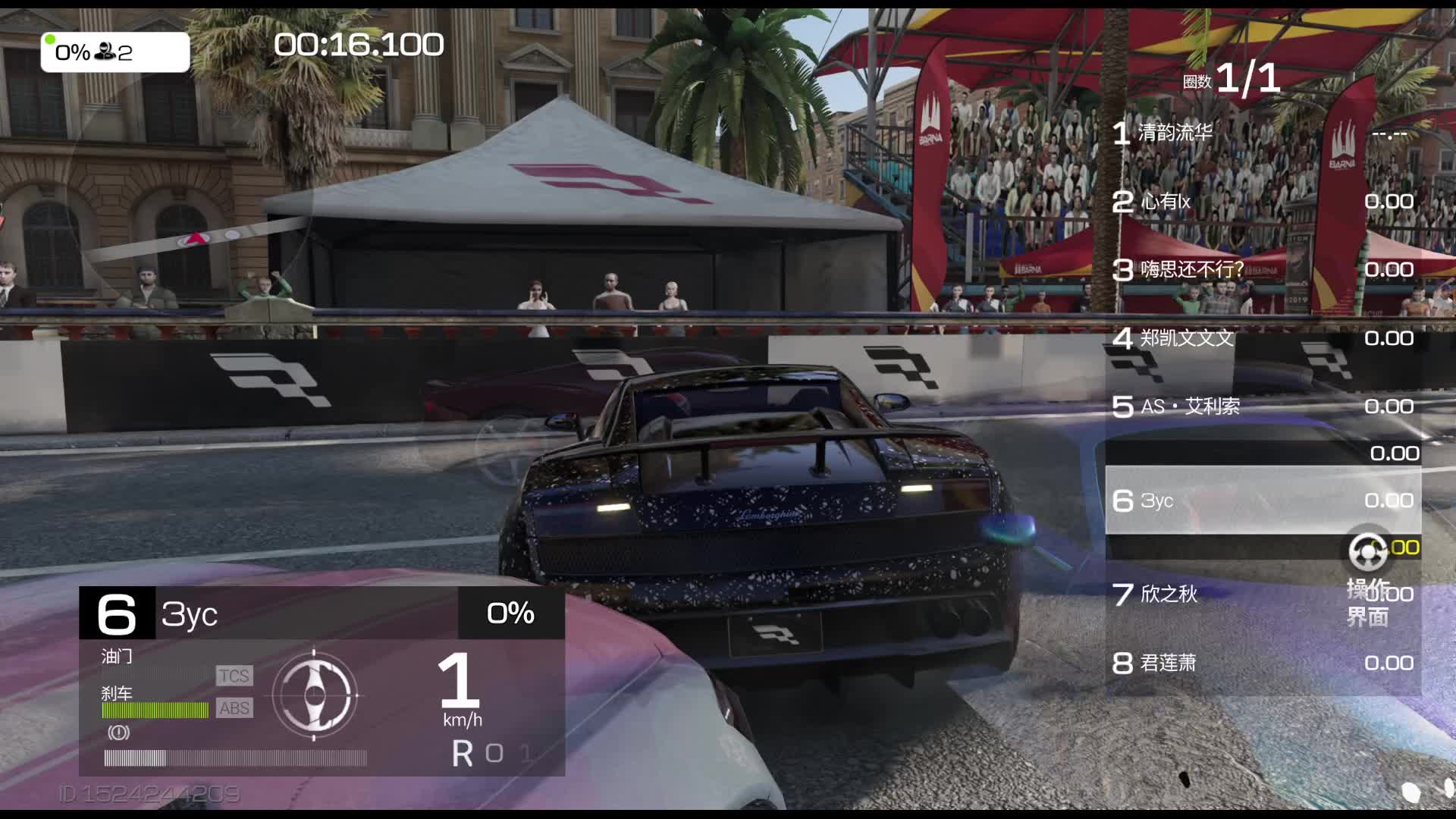This screenshot has height=819, width=1456.
Task: Click the steering wheel direction gauge
Action: click(x=314, y=695)
